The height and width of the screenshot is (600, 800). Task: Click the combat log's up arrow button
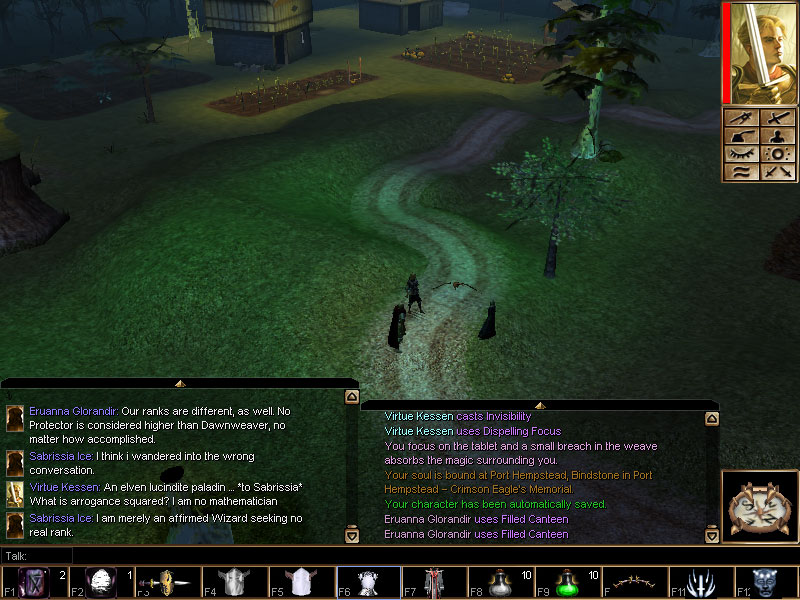pyautogui.click(x=711, y=421)
